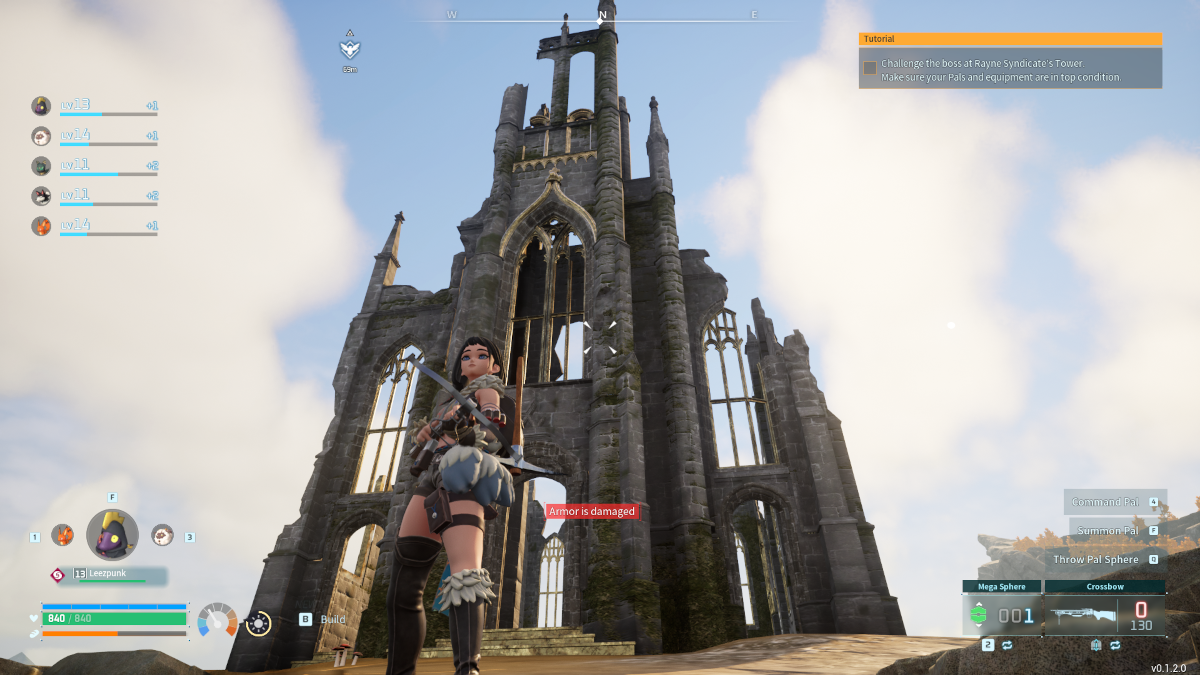Click the temperature gauge dial
This screenshot has width=1200, height=675.
pos(217,620)
